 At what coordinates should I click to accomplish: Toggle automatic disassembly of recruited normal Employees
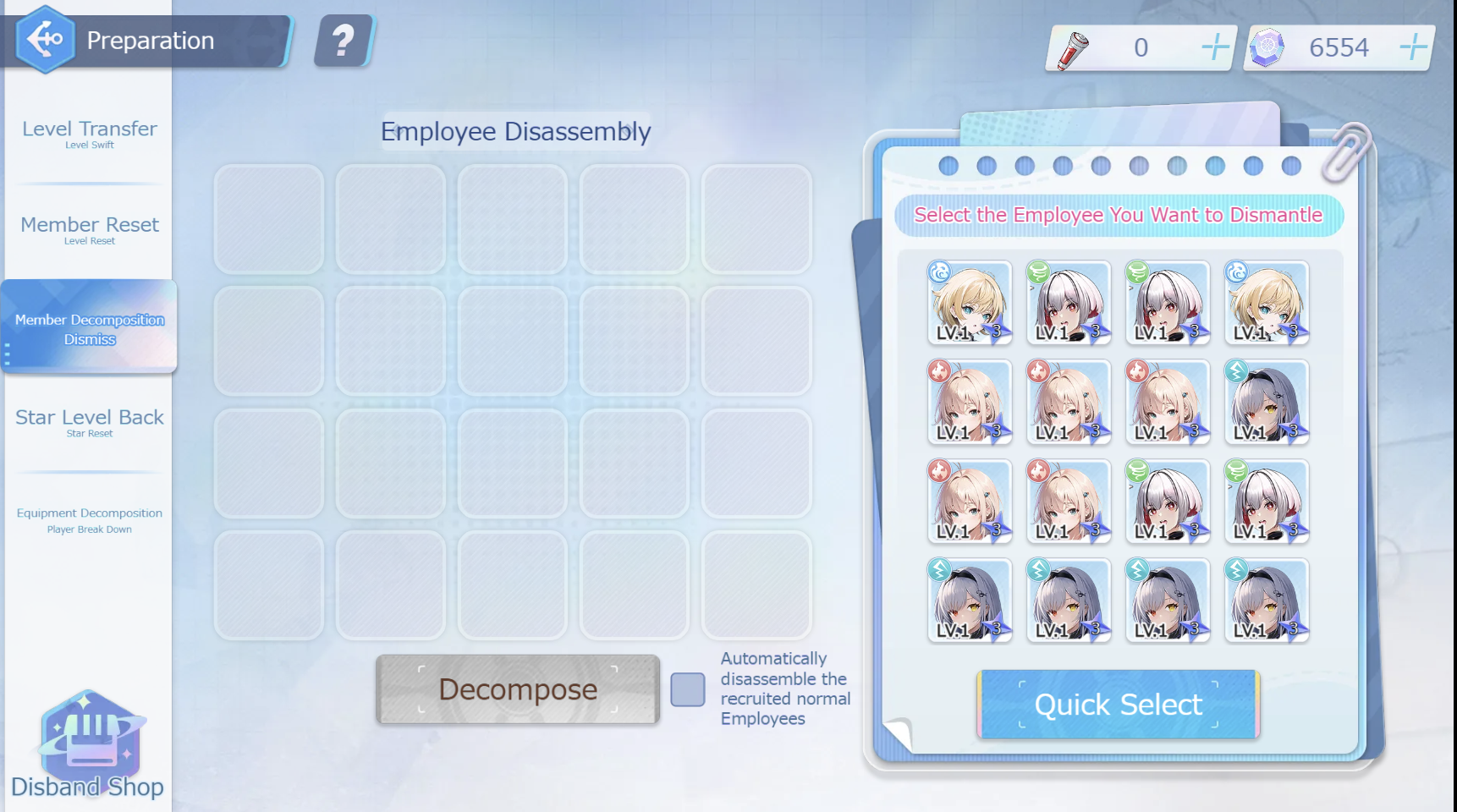point(688,689)
